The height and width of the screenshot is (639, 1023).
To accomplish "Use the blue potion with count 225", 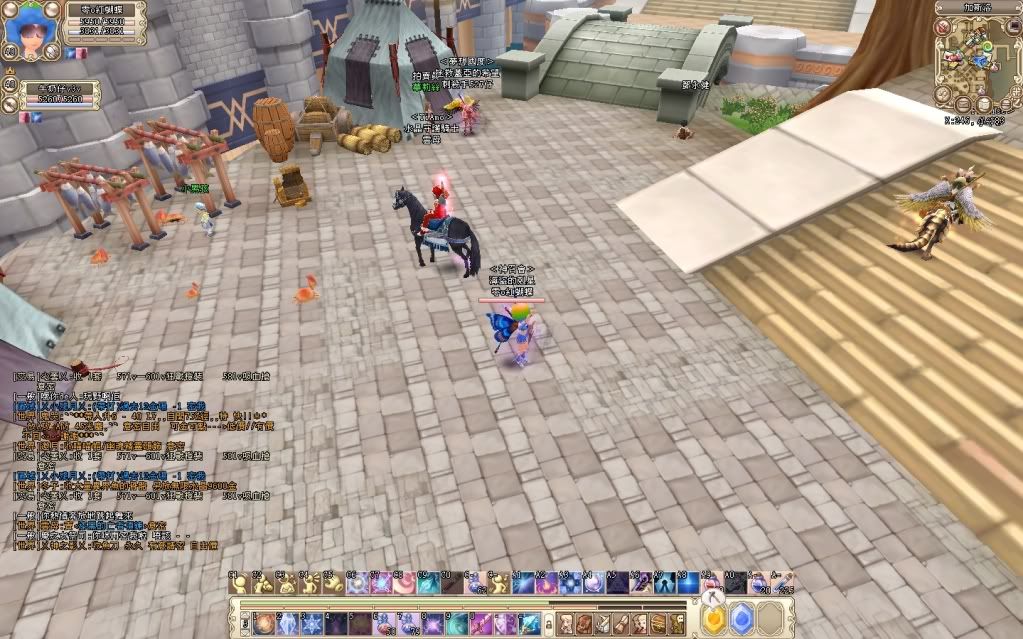I will pyautogui.click(x=785, y=581).
